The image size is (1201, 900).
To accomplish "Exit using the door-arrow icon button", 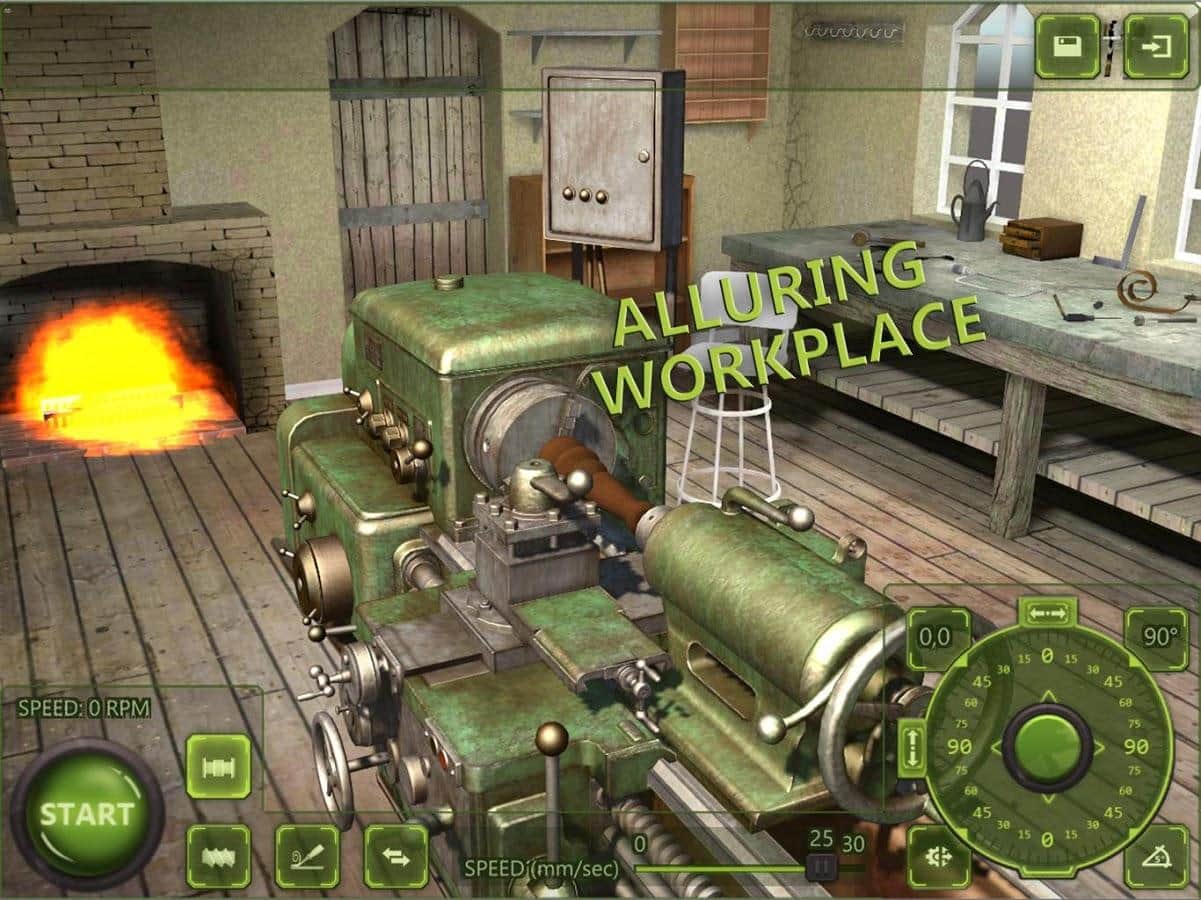I will pos(1156,46).
